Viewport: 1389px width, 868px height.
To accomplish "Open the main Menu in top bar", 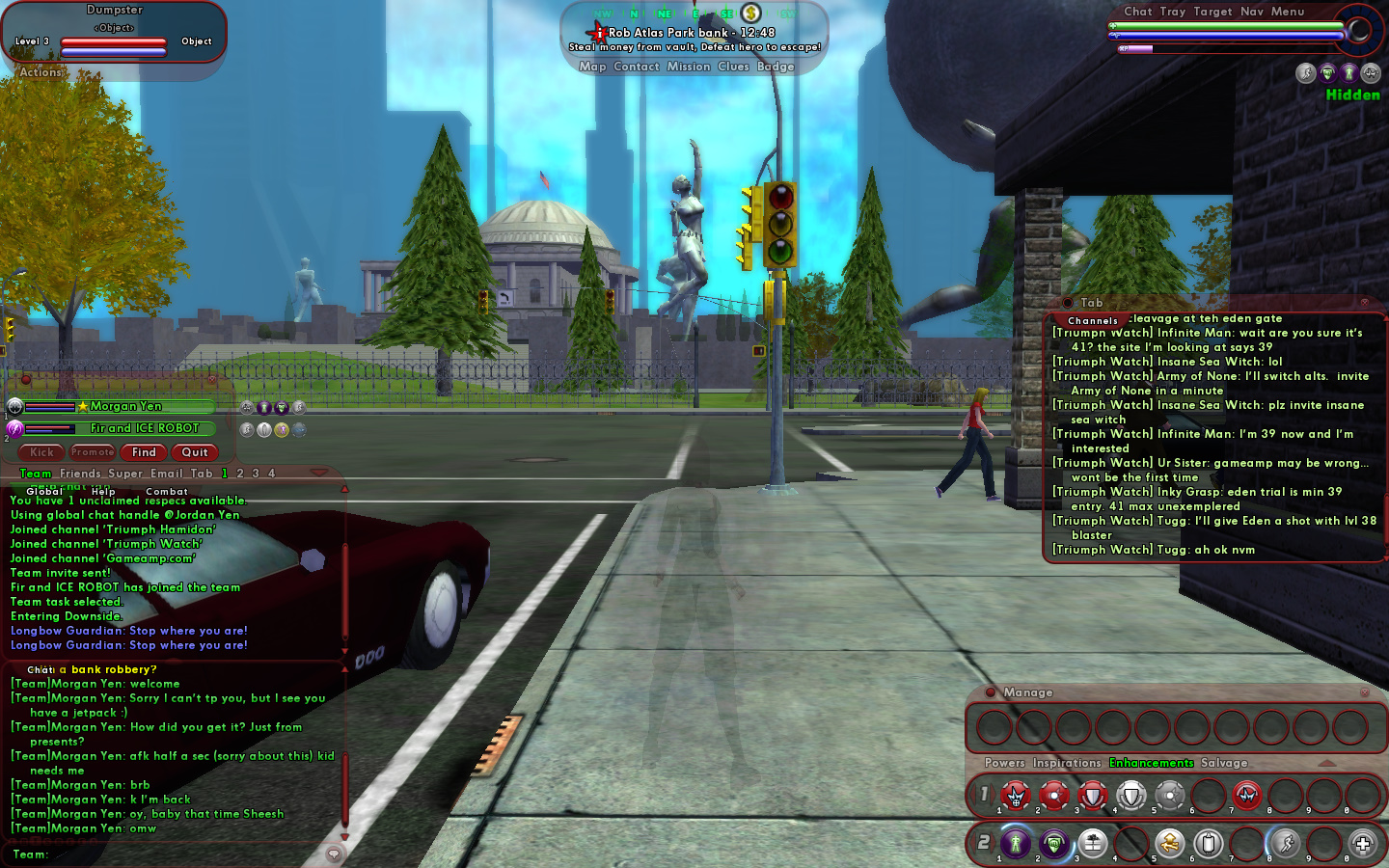I will (1287, 12).
